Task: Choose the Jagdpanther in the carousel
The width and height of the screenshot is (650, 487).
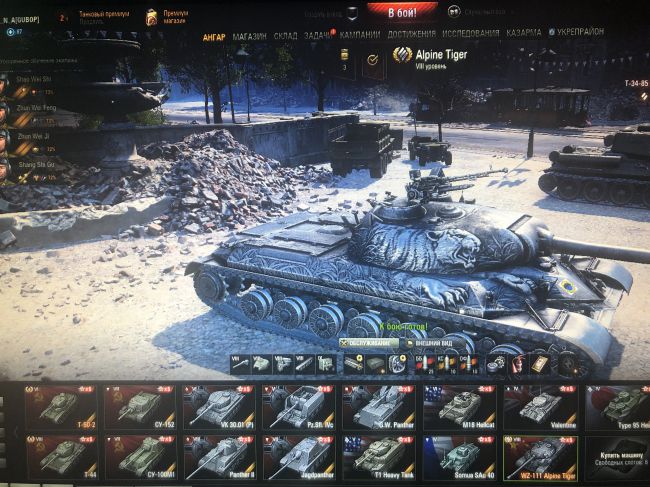Action: point(298,457)
